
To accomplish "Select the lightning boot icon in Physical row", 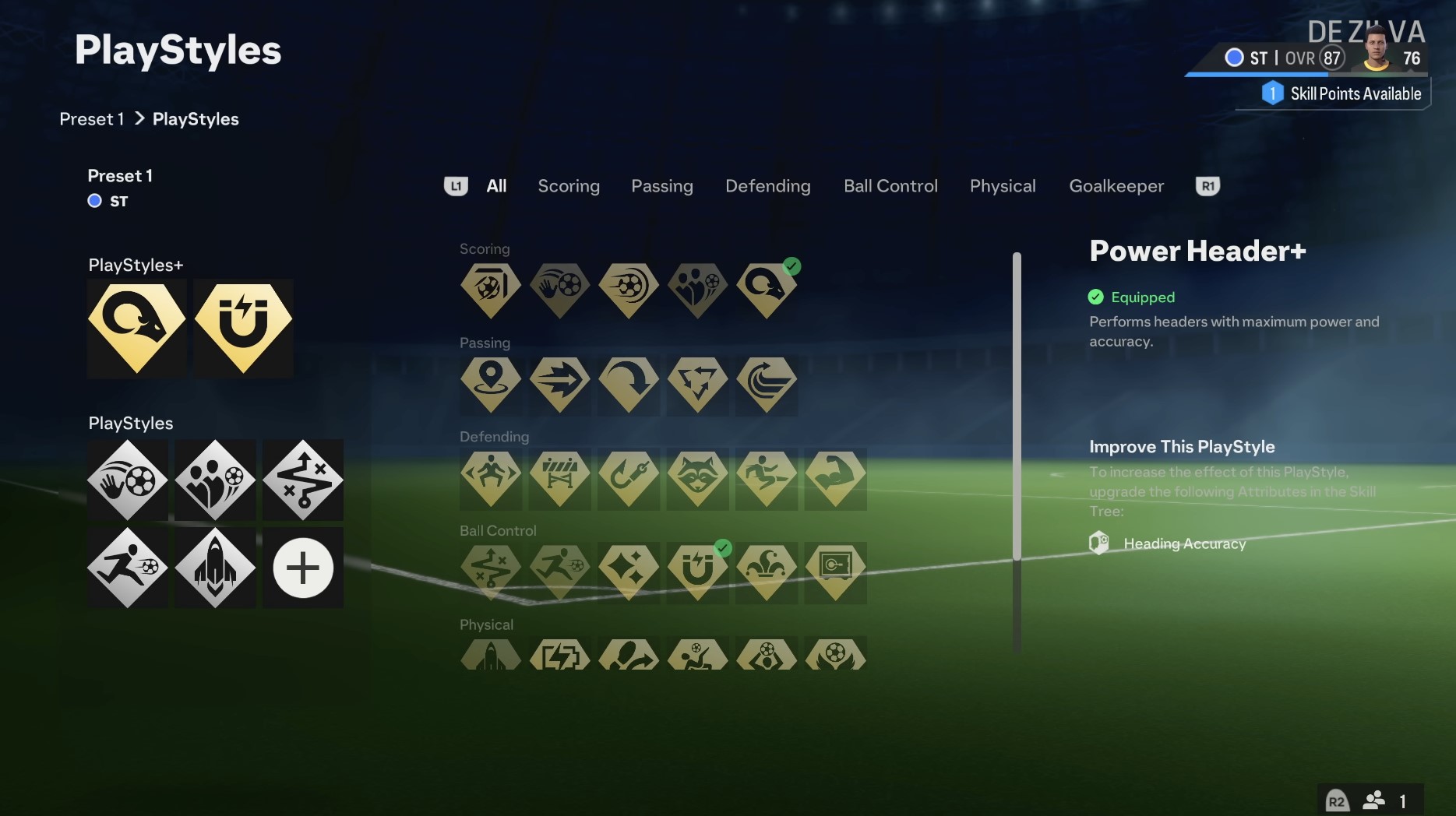I will 559,655.
